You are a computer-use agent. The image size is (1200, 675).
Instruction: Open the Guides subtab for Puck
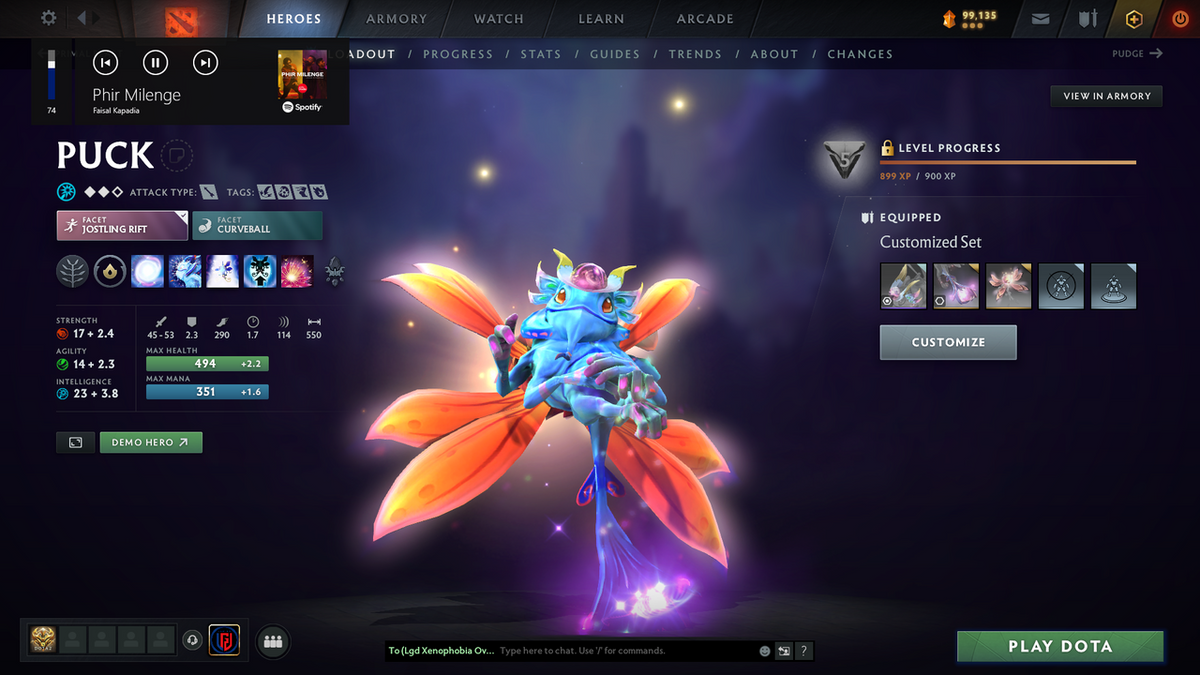614,54
